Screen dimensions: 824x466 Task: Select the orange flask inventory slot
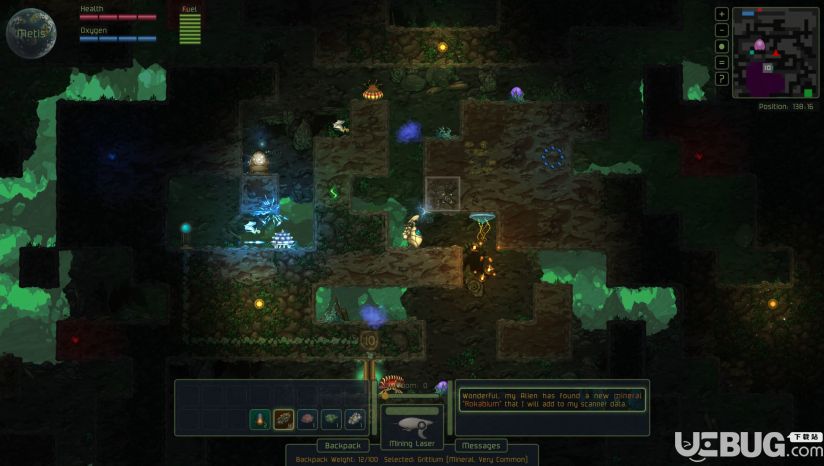click(259, 420)
